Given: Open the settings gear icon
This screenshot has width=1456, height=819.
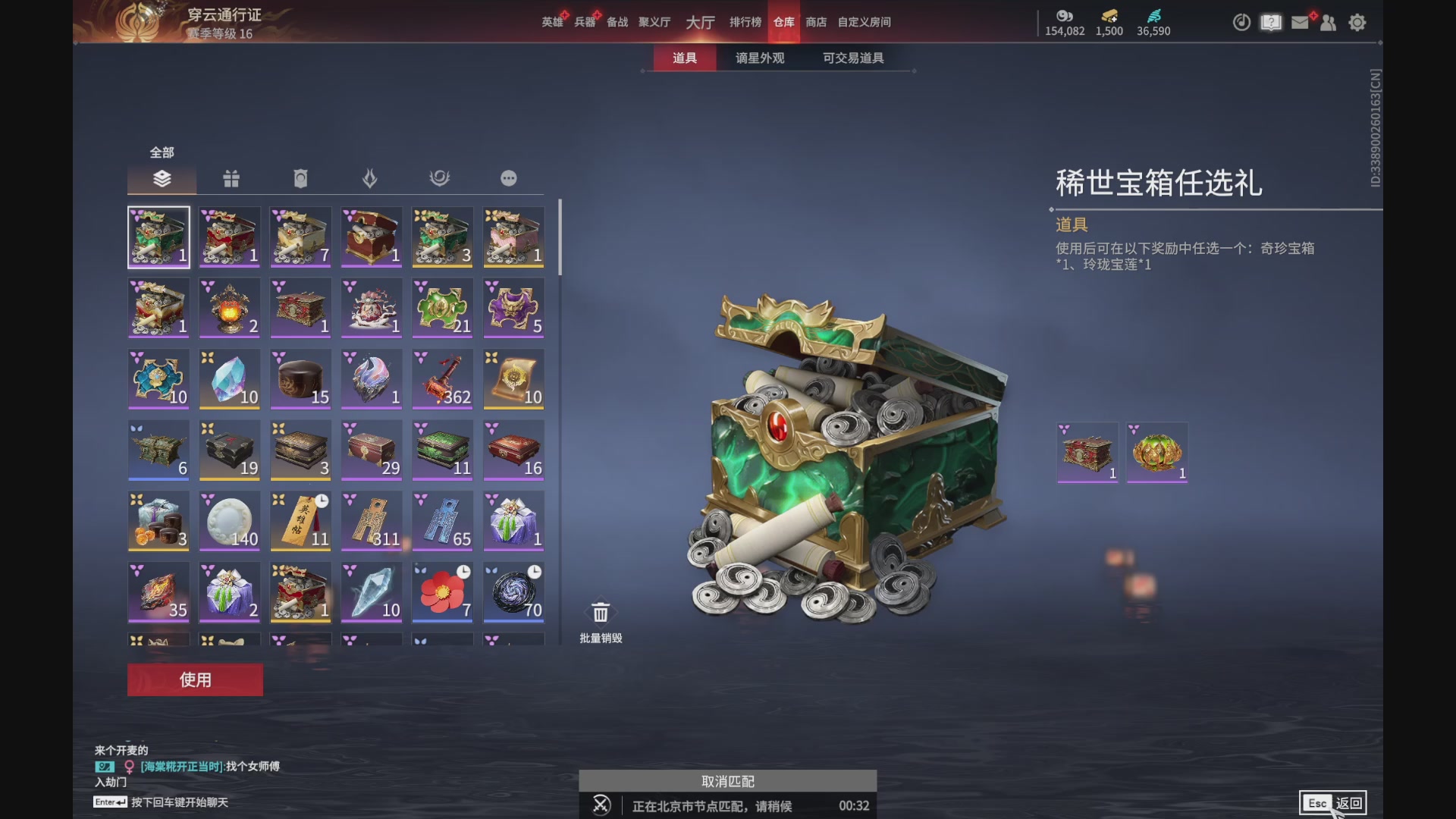Looking at the screenshot, I should 1357,23.
